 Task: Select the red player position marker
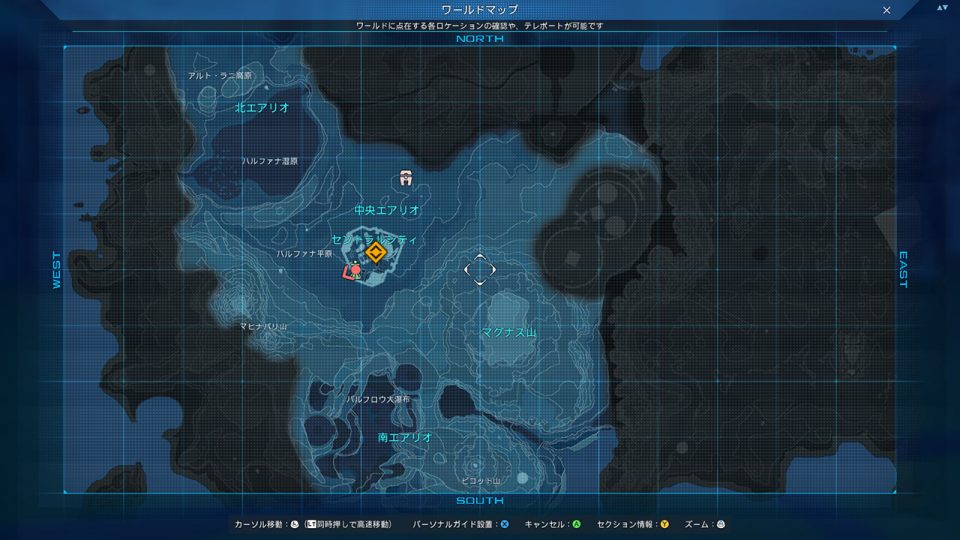[x=352, y=269]
